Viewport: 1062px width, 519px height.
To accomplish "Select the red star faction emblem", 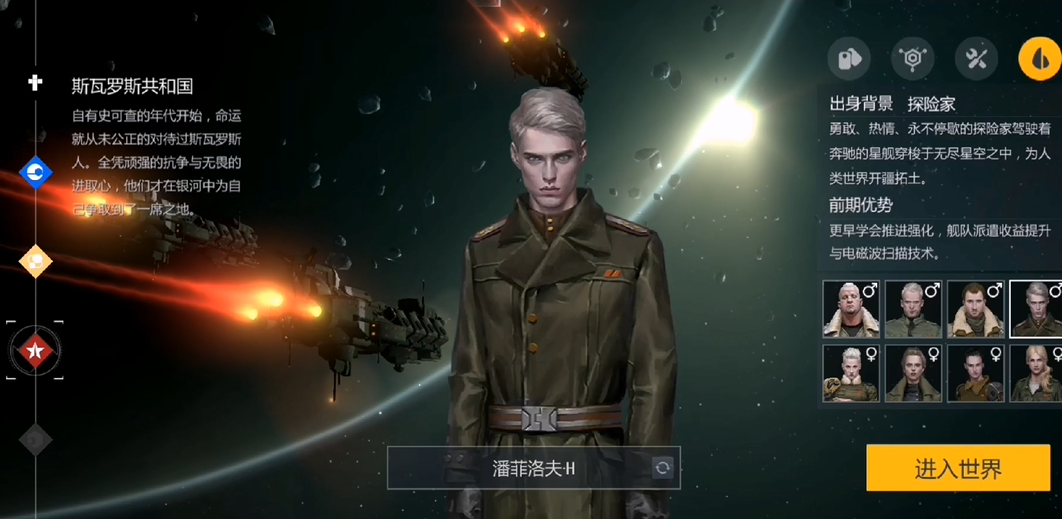I will click(36, 350).
